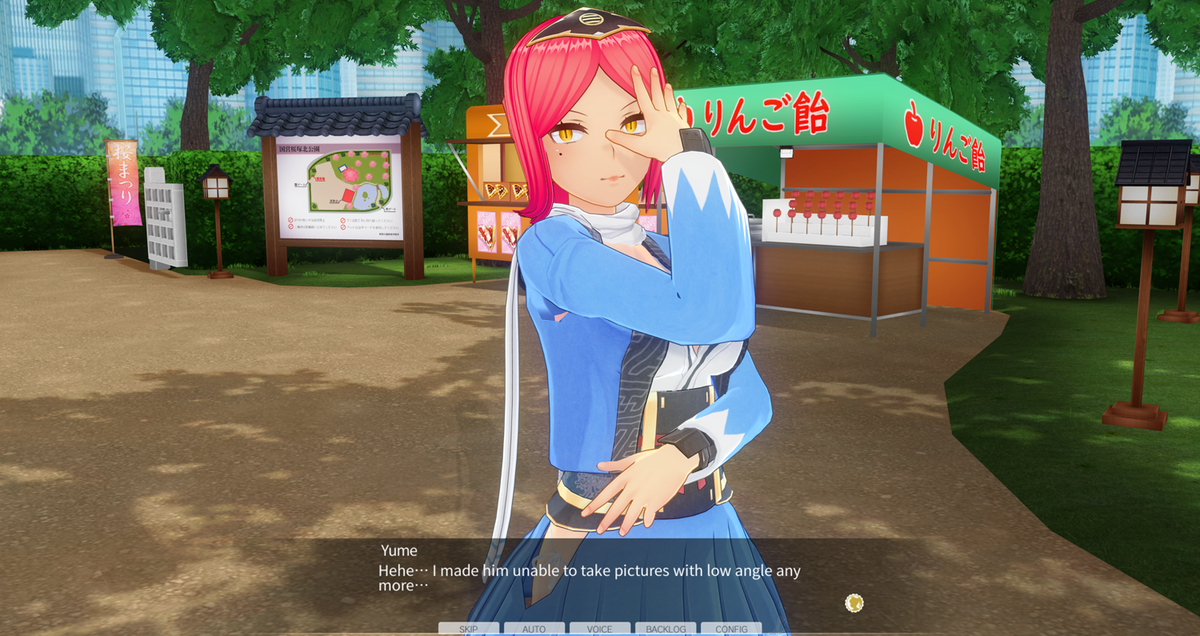Enable AUTO text advance

pos(534,629)
